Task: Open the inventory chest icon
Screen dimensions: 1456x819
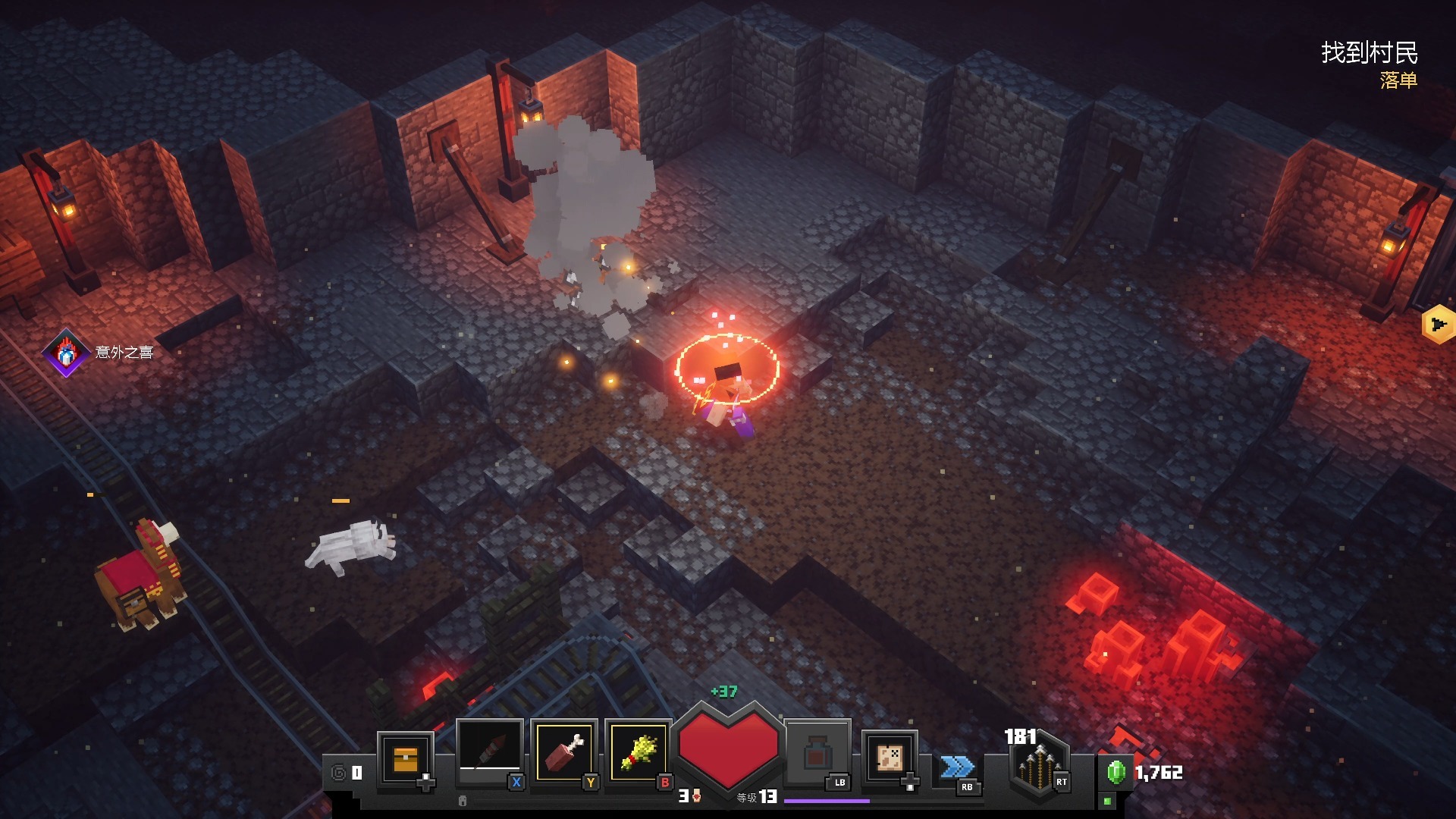Action: click(x=405, y=758)
